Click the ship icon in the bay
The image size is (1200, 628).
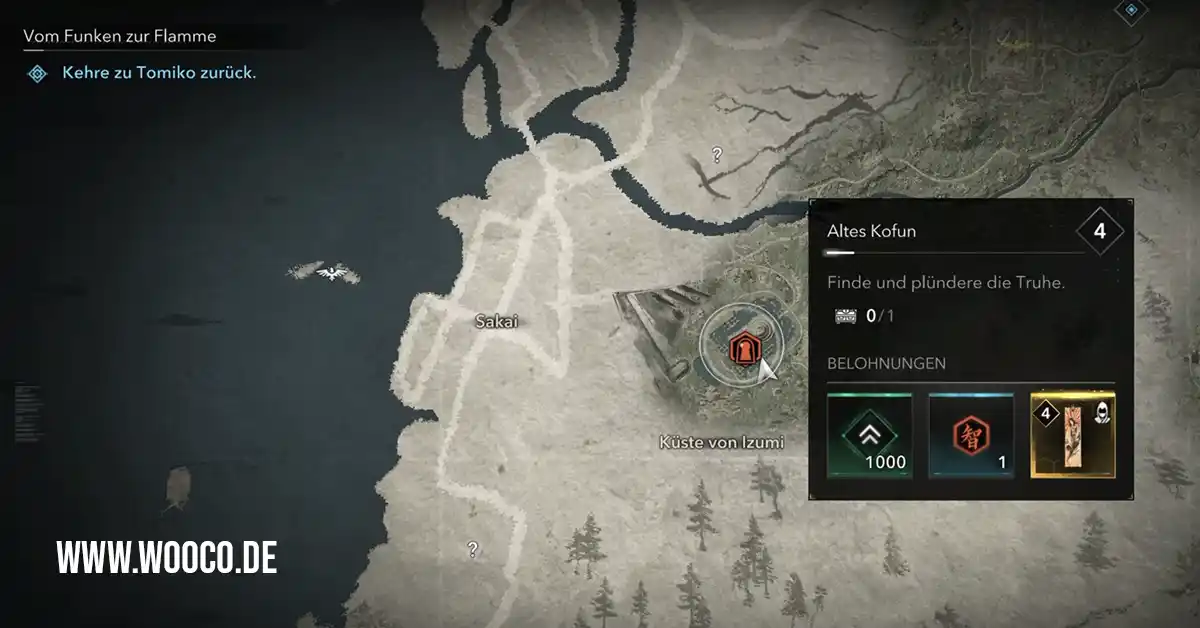pos(176,487)
